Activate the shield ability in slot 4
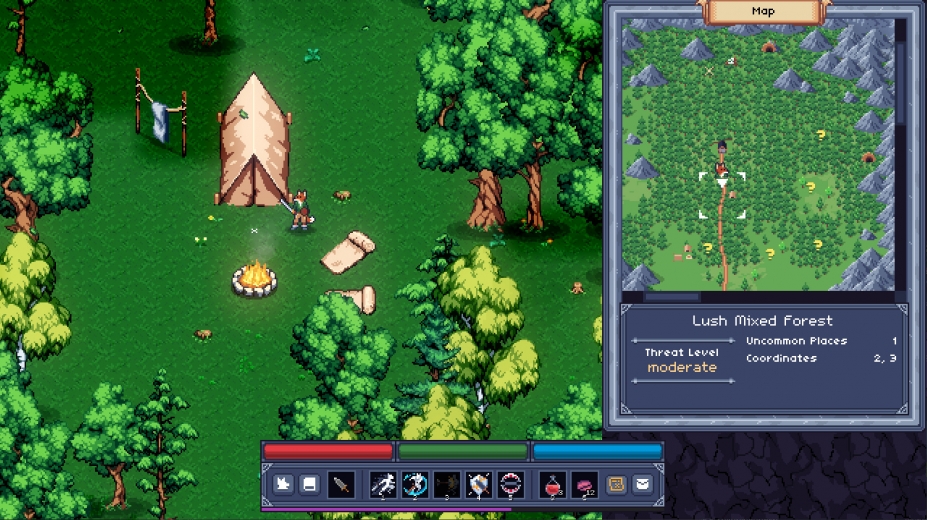 tap(479, 485)
